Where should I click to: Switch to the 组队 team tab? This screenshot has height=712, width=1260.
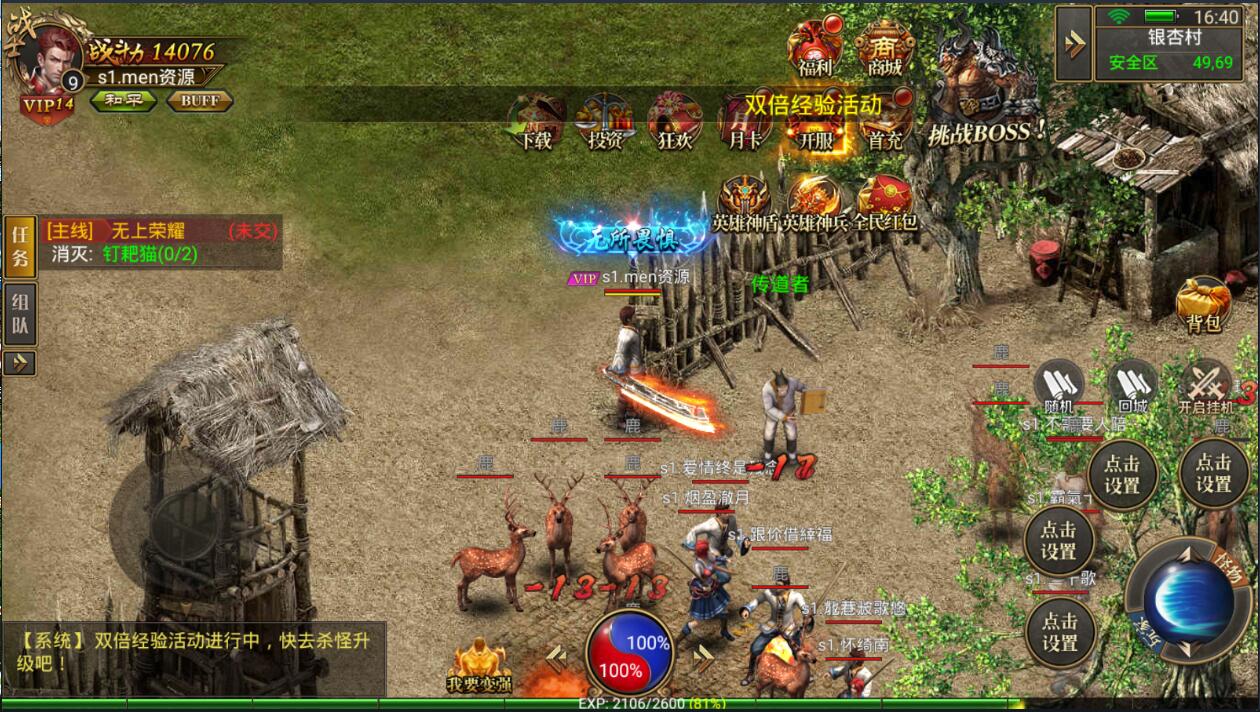pos(19,312)
